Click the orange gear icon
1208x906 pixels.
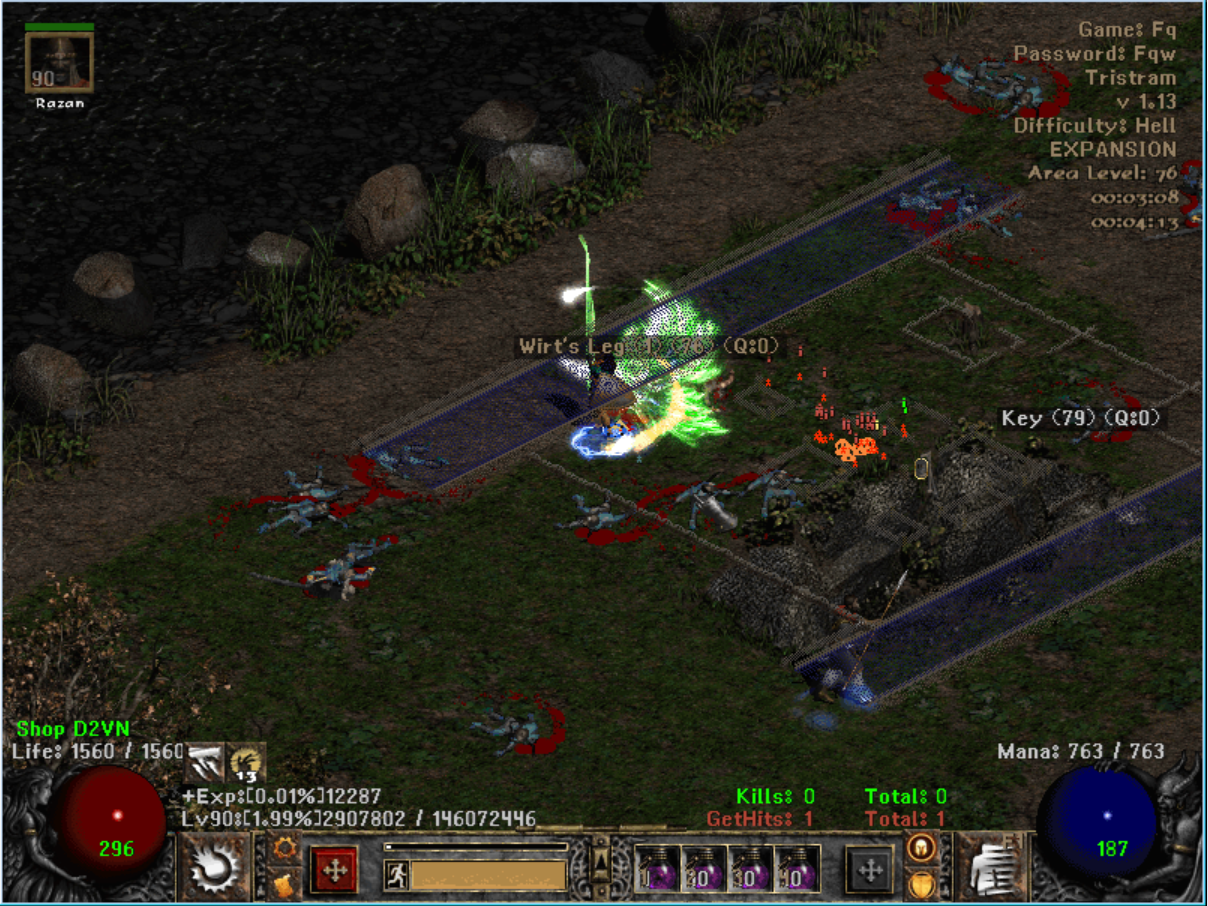[x=285, y=848]
